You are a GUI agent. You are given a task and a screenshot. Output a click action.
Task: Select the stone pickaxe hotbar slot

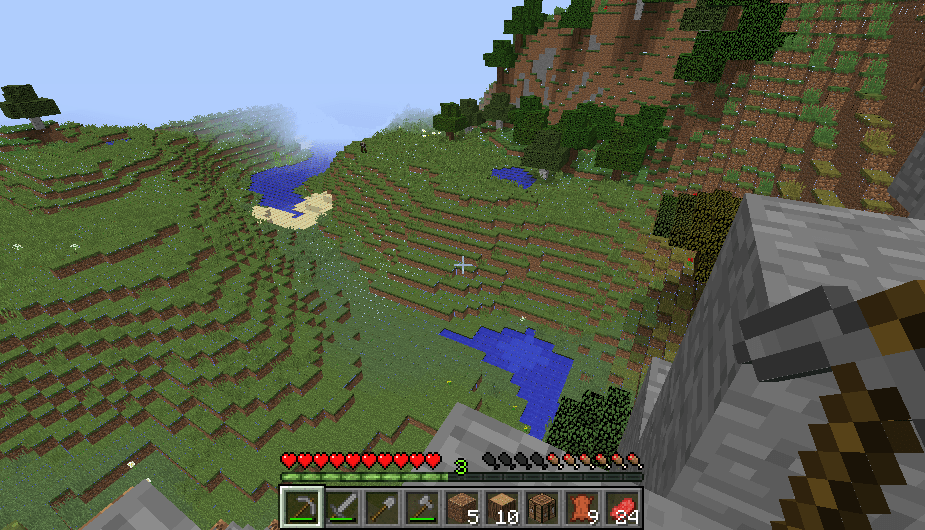[x=300, y=507]
